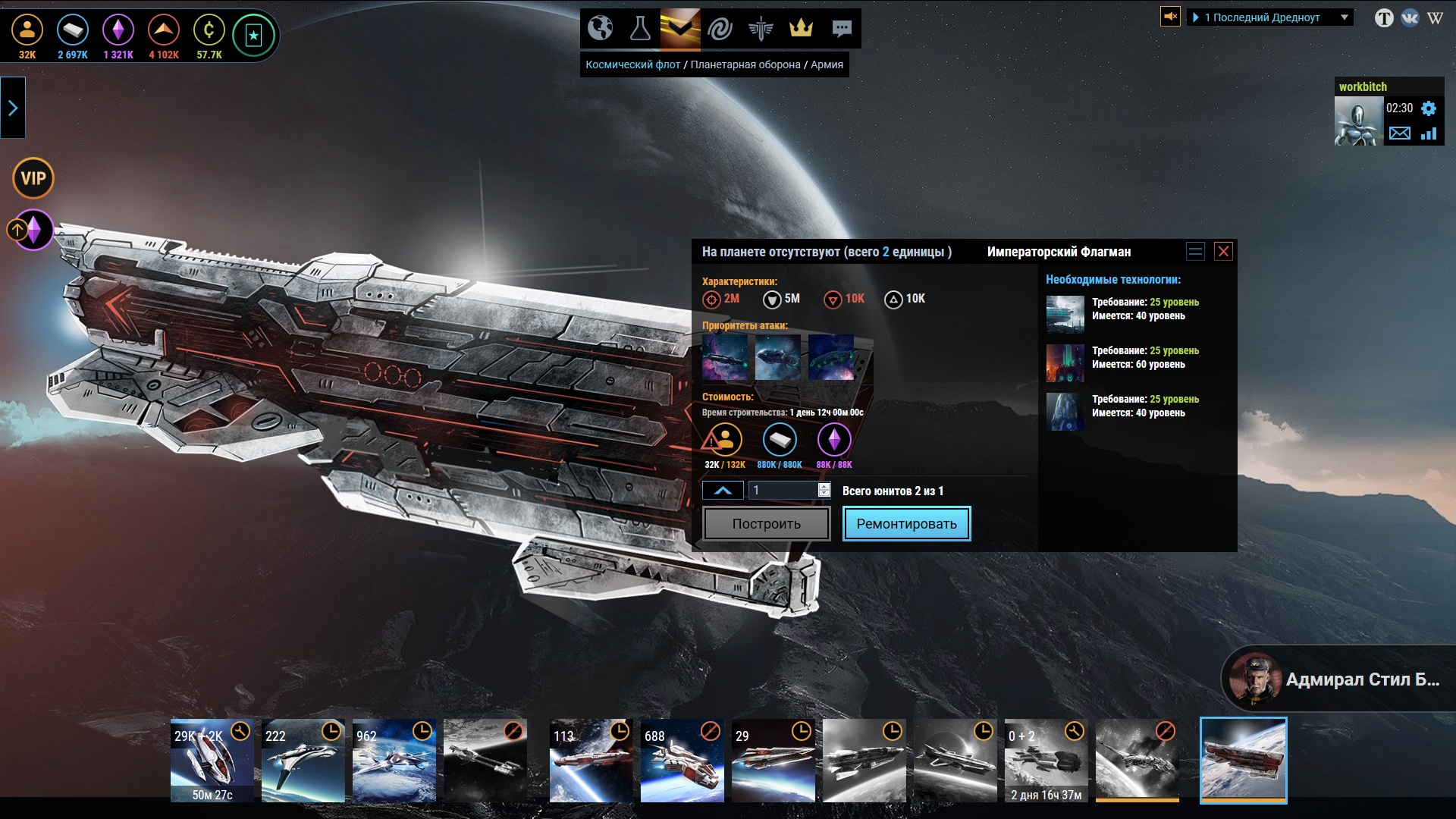Open the research flask menu
Image resolution: width=1456 pixels, height=819 pixels.
pos(640,28)
